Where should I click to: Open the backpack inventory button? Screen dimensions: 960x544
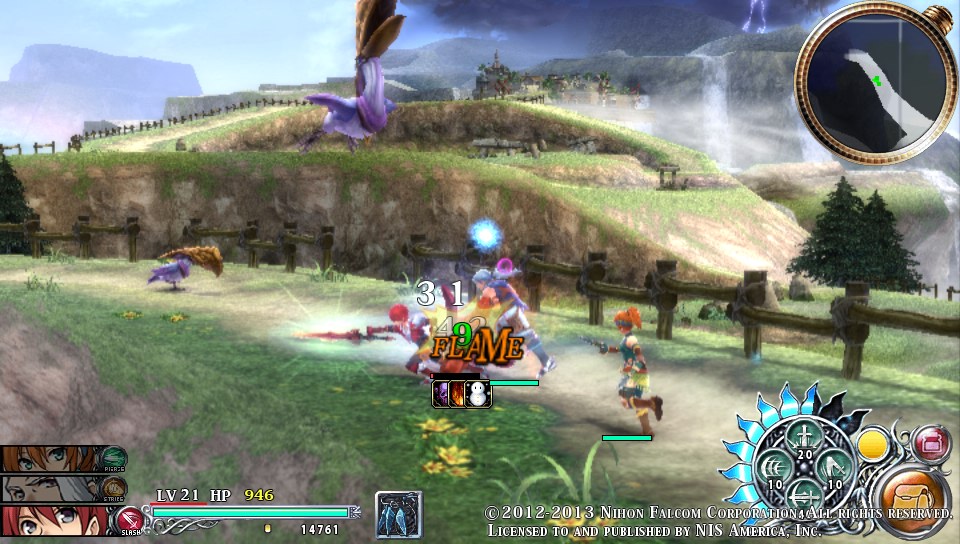click(x=913, y=496)
